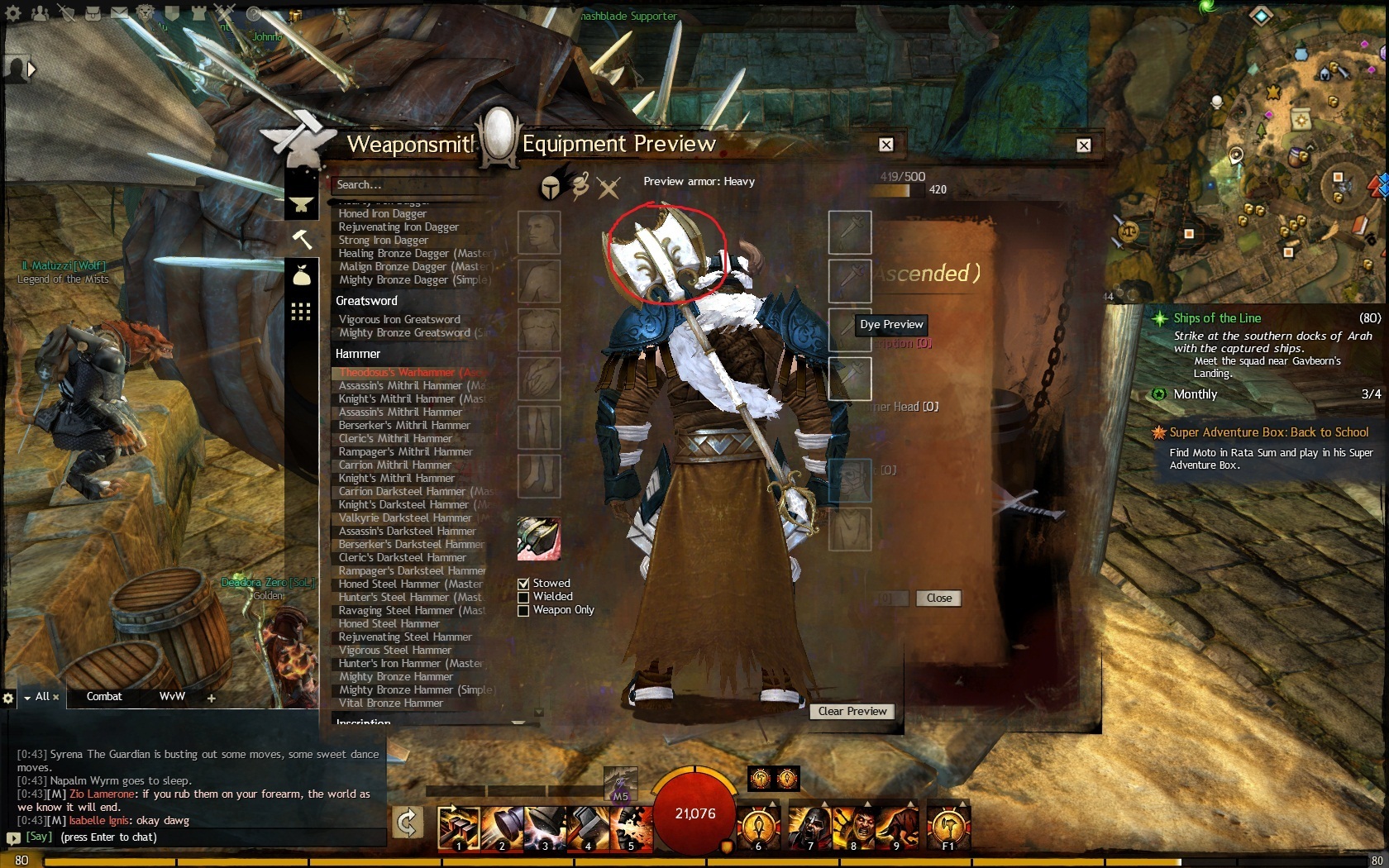
Task: Choose Berserker's Mithril Hammer from list
Action: point(404,425)
